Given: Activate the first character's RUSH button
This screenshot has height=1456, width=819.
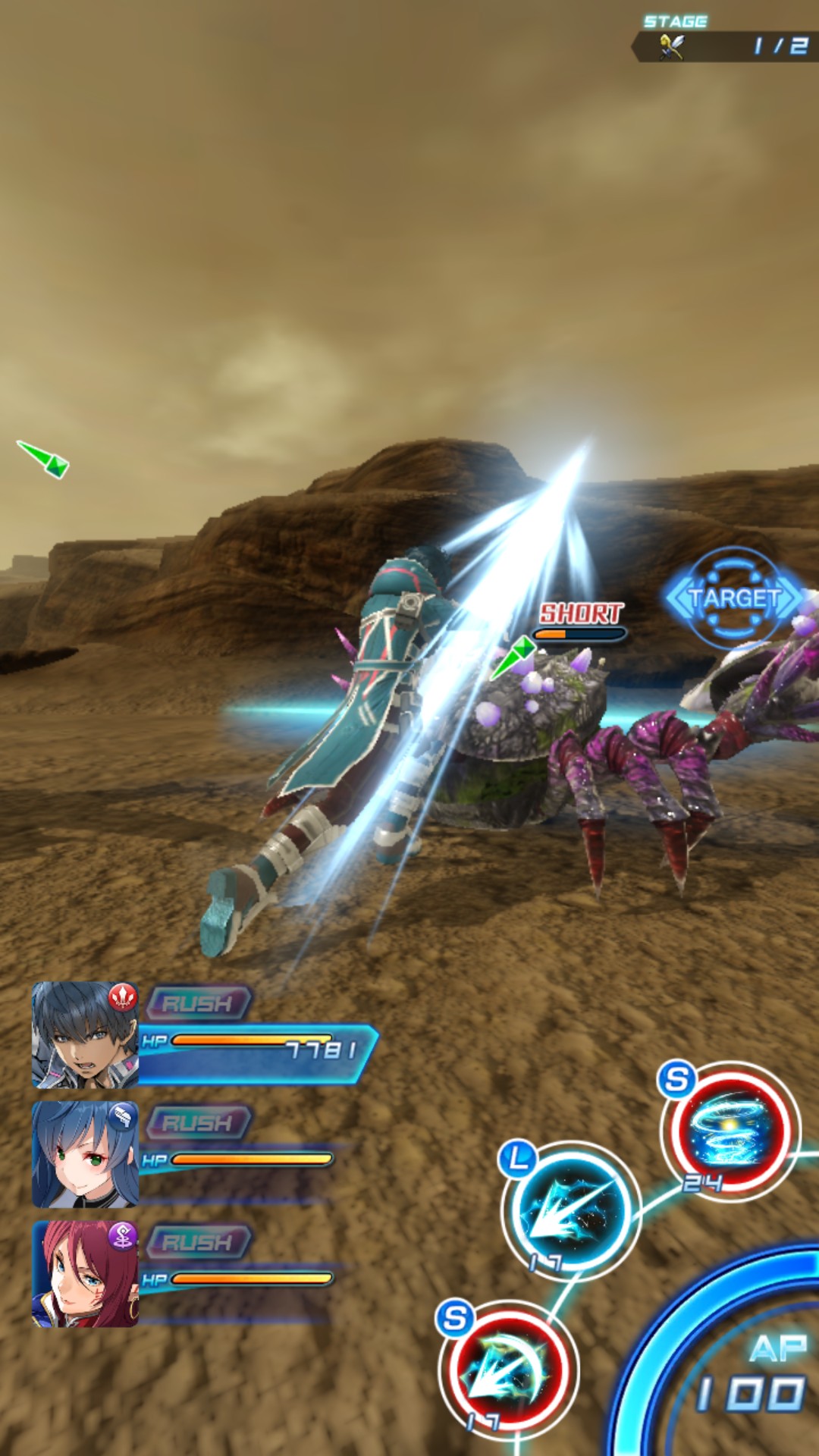Looking at the screenshot, I should click(198, 1003).
